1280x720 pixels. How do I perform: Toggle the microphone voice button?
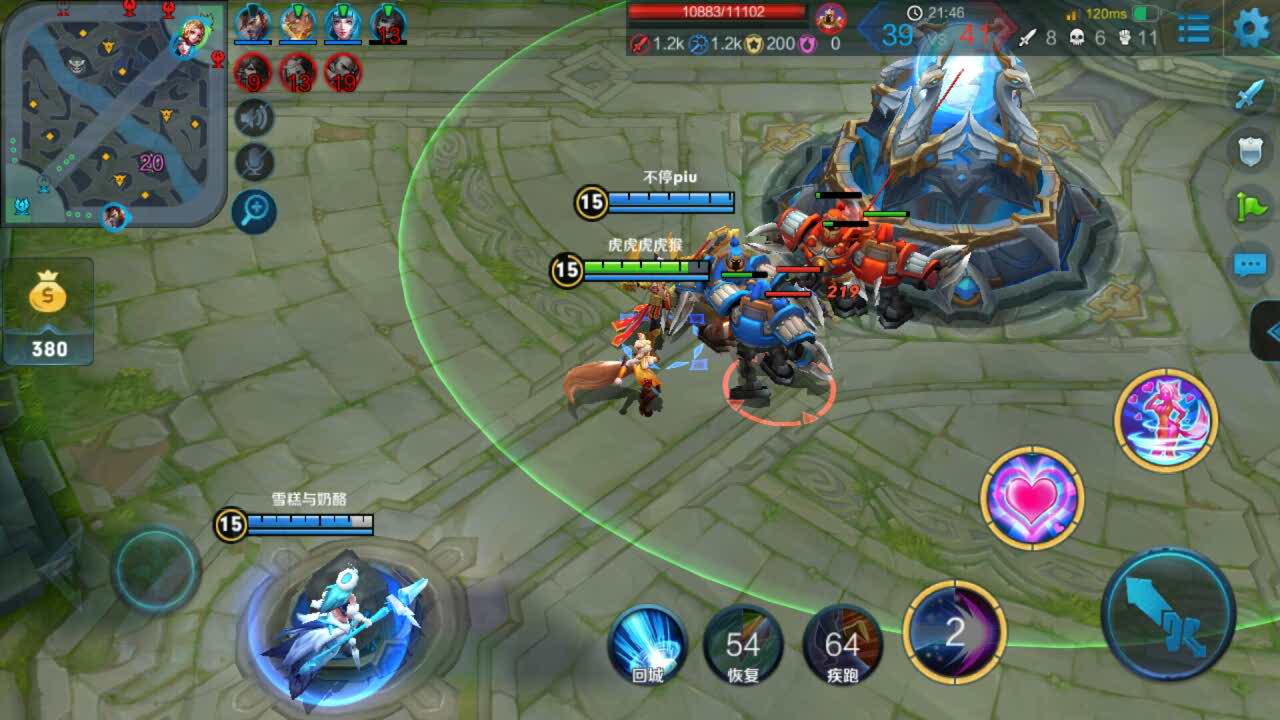click(254, 163)
